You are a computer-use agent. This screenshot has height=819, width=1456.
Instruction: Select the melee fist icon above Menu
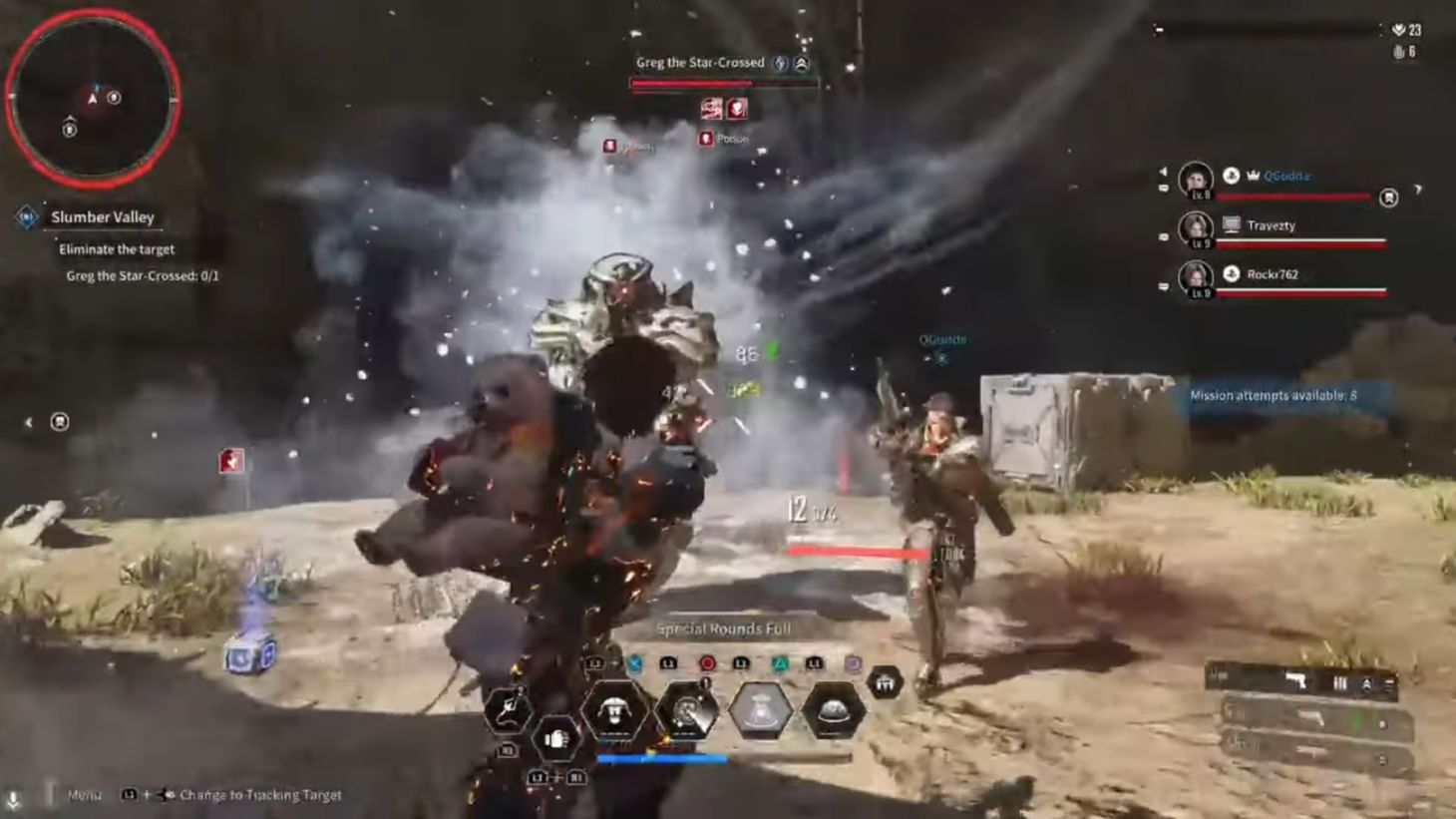tap(558, 736)
